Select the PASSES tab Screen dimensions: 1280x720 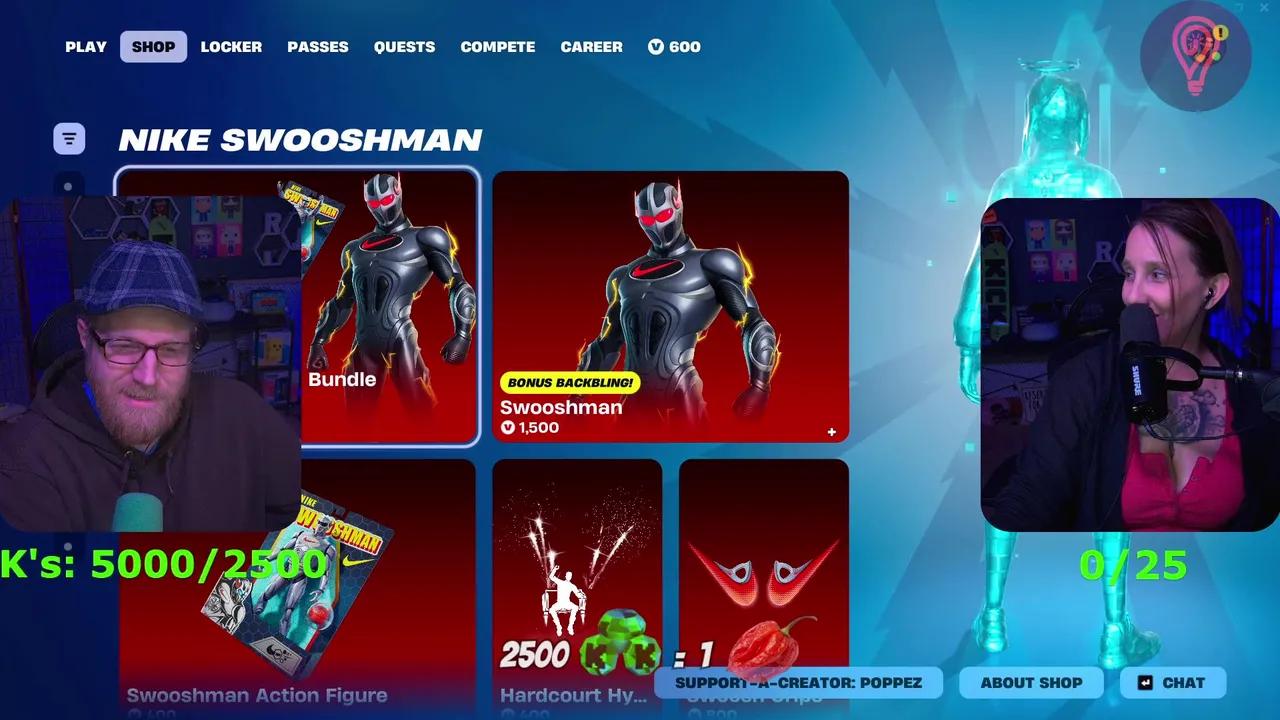point(318,46)
